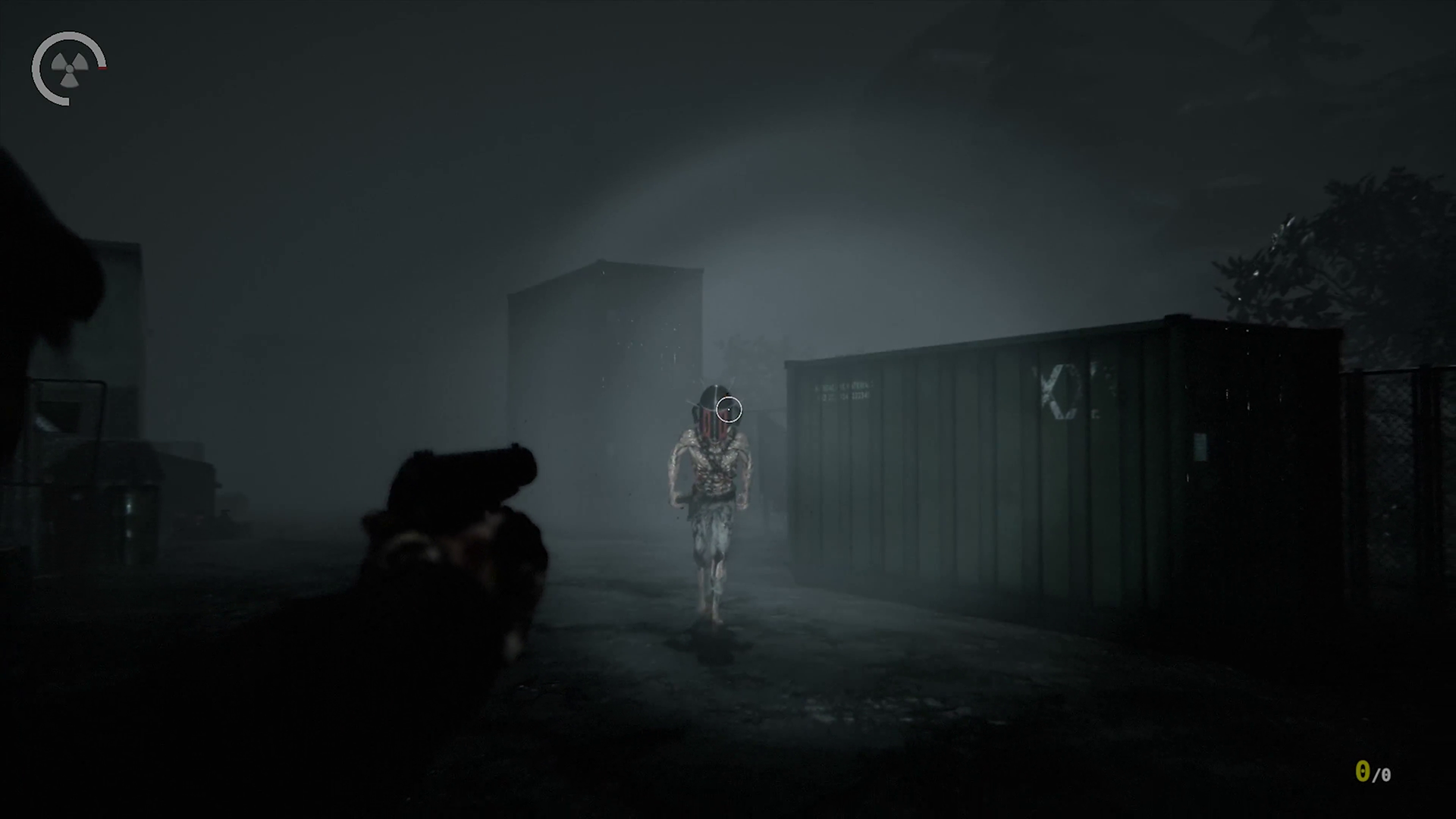Click the radiation hazard HUD icon

tap(68, 68)
